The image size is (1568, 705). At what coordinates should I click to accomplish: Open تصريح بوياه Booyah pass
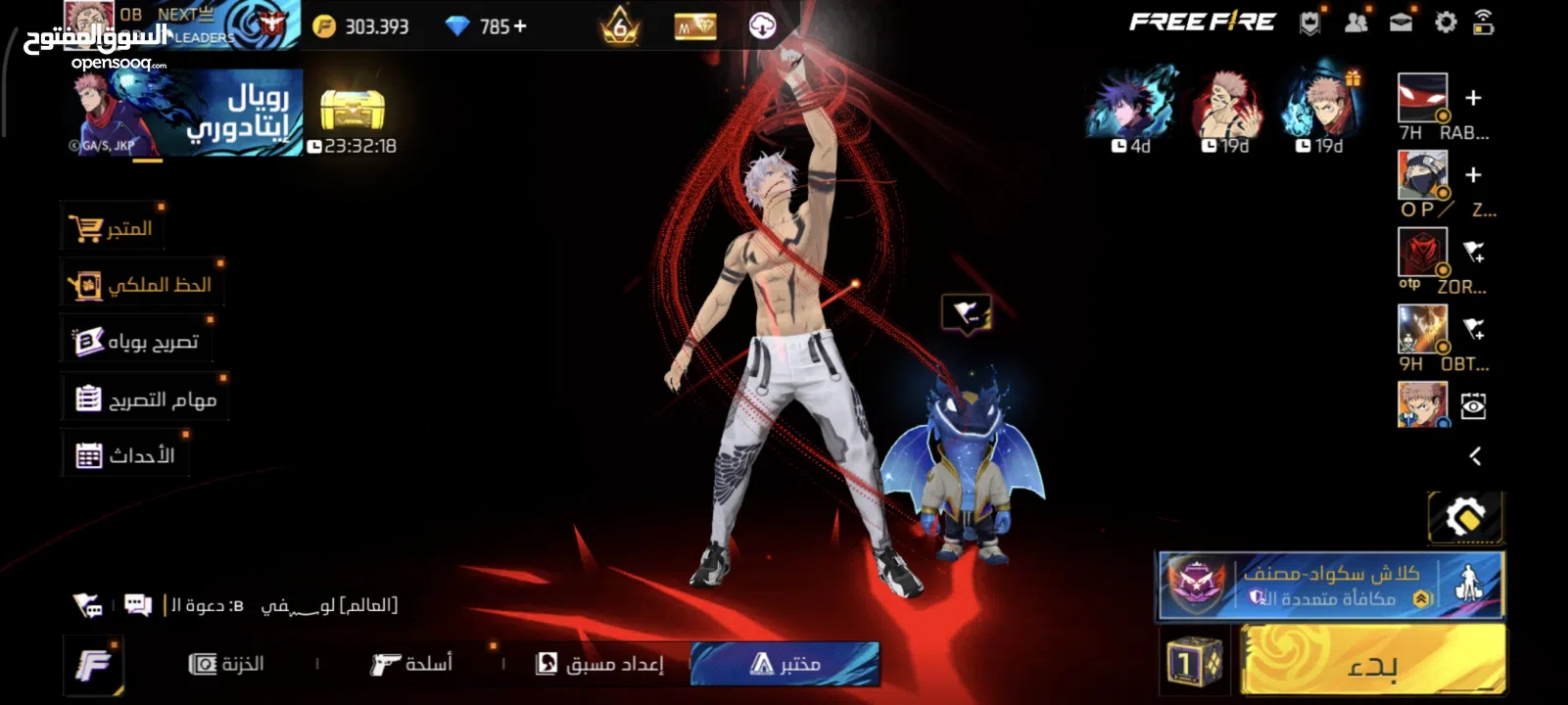(x=136, y=342)
